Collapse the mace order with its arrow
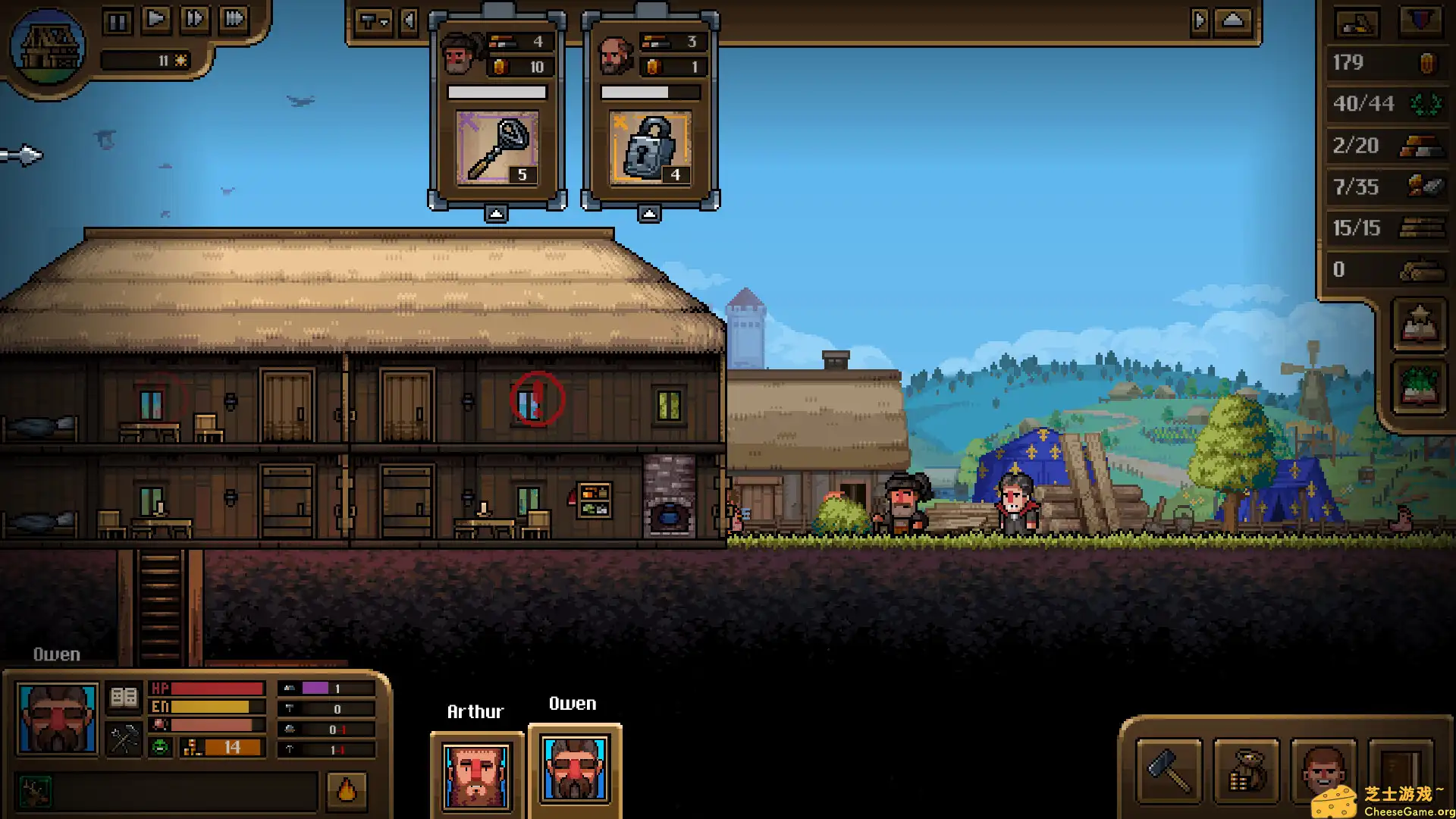Image resolution: width=1456 pixels, height=819 pixels. click(x=496, y=215)
